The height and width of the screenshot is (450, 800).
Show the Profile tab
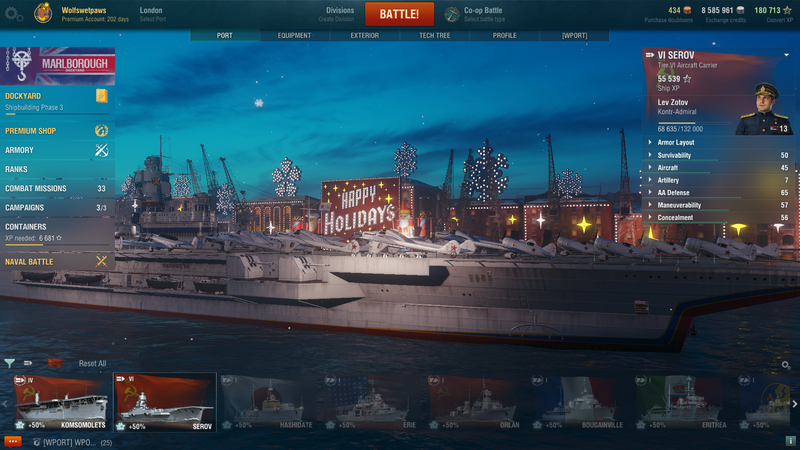504,35
